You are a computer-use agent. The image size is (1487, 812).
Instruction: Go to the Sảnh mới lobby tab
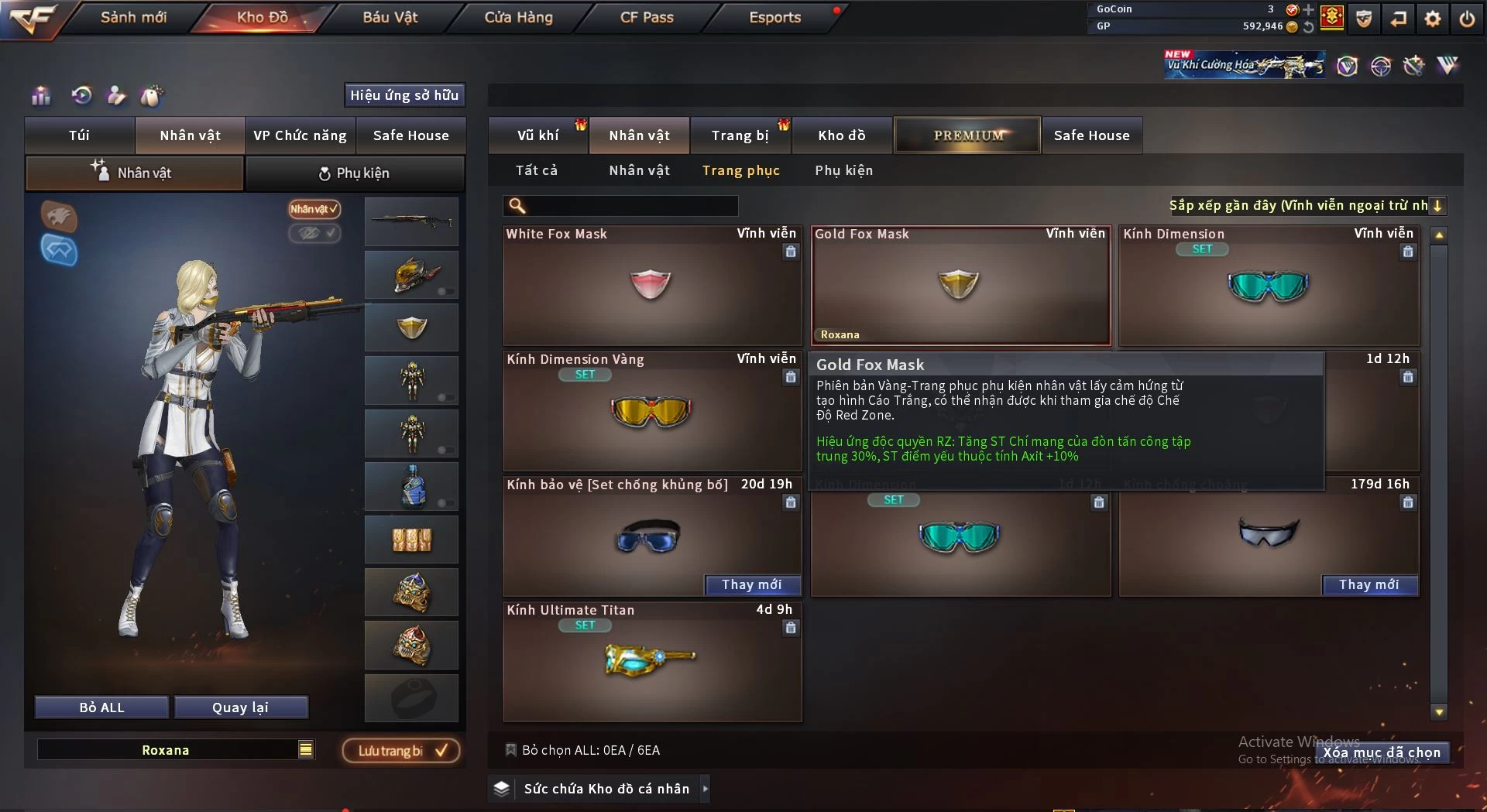click(x=133, y=18)
